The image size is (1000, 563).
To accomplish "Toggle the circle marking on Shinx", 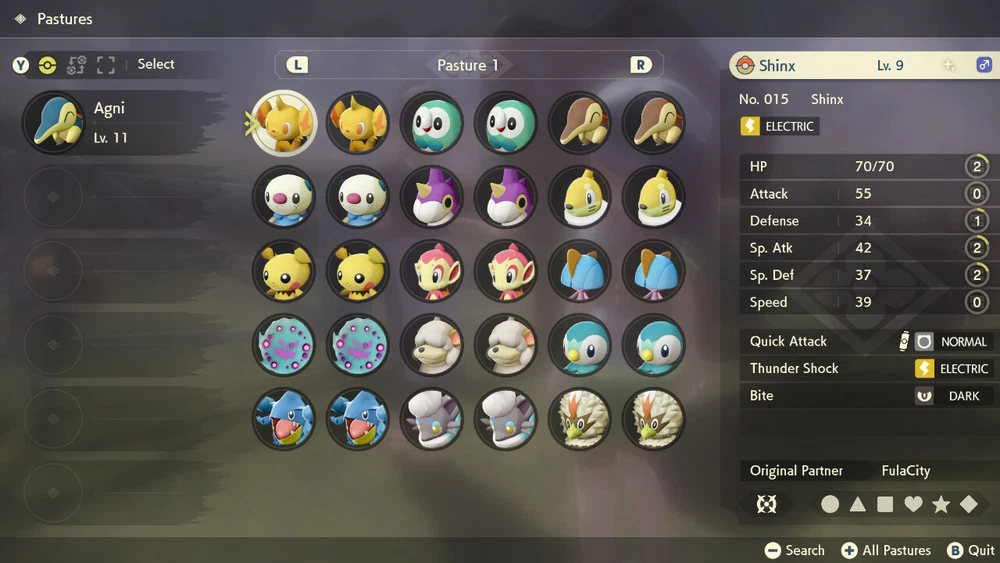I will [x=830, y=505].
